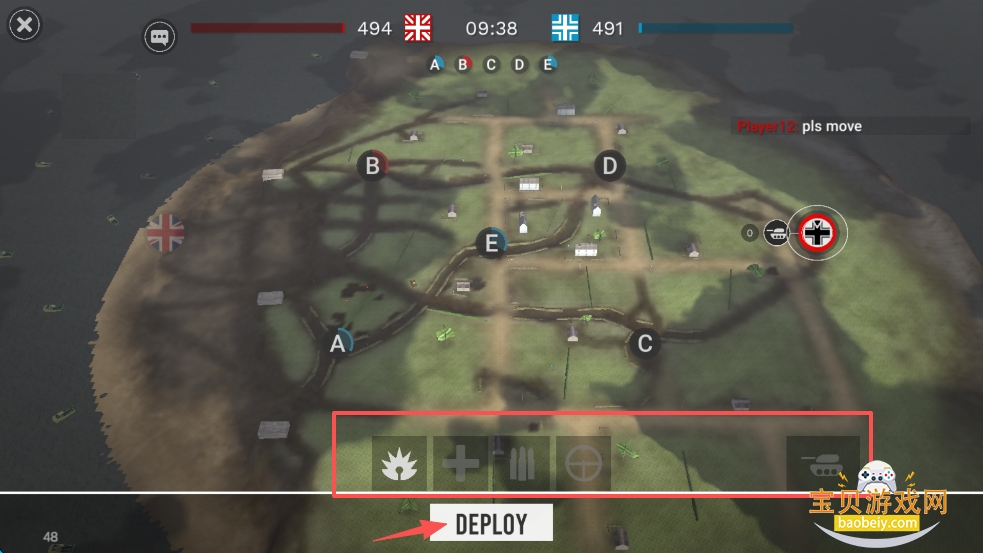Open Player12's "pls move" chat message

point(800,127)
